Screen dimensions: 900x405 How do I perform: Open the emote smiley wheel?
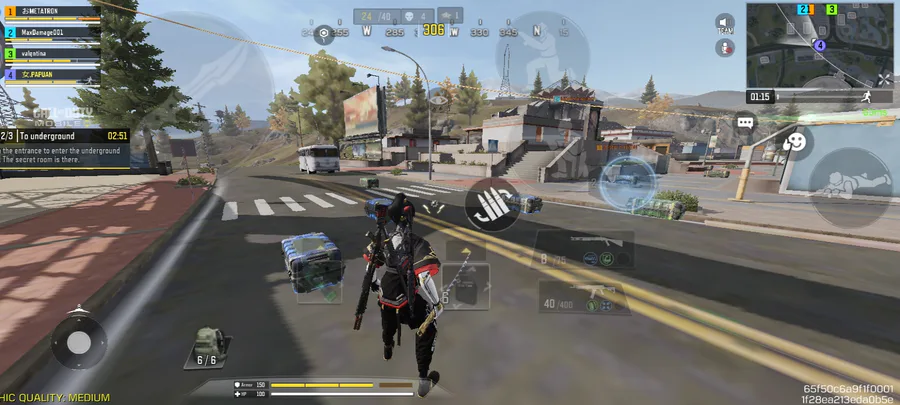click(796, 143)
